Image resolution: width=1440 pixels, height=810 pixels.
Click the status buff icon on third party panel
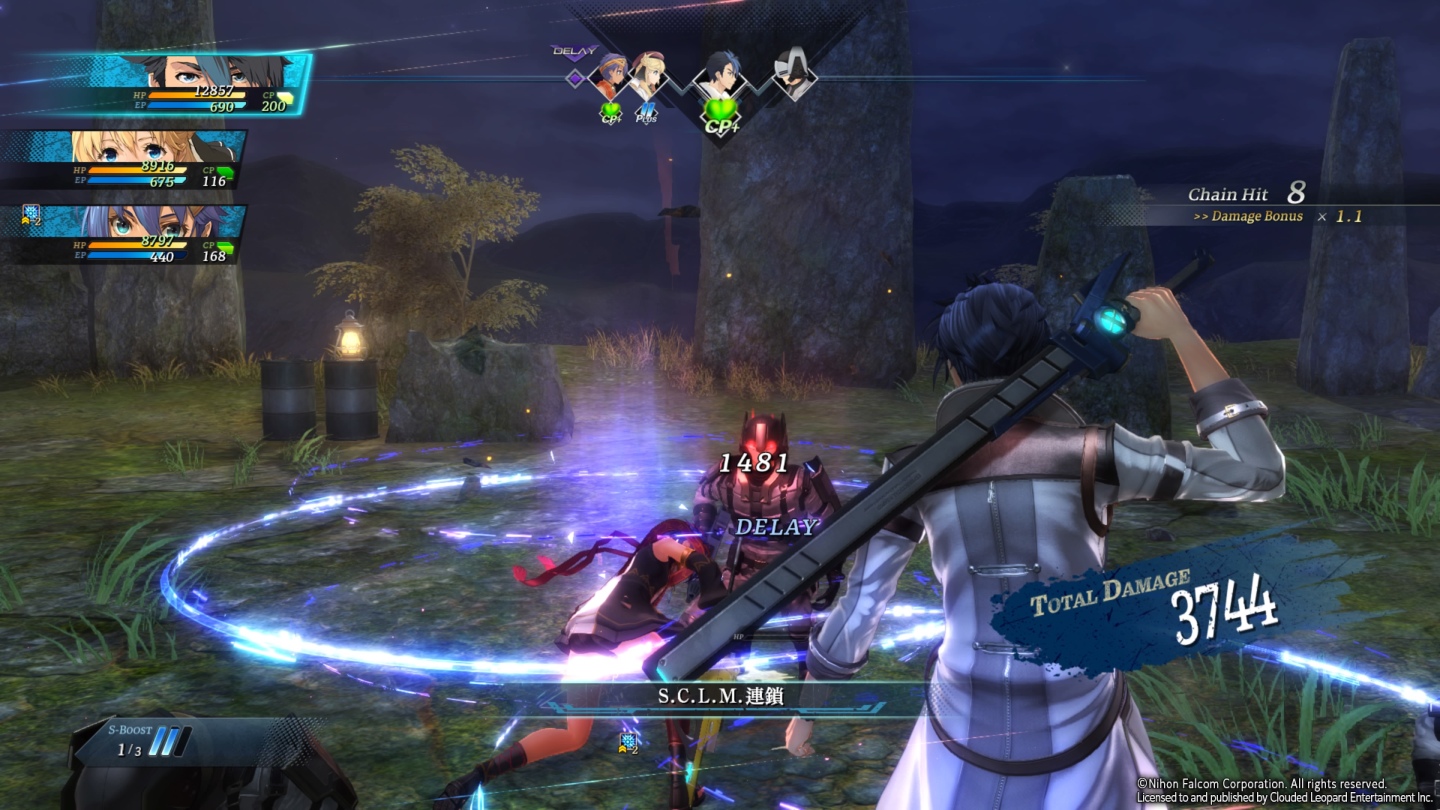pyautogui.click(x=32, y=215)
